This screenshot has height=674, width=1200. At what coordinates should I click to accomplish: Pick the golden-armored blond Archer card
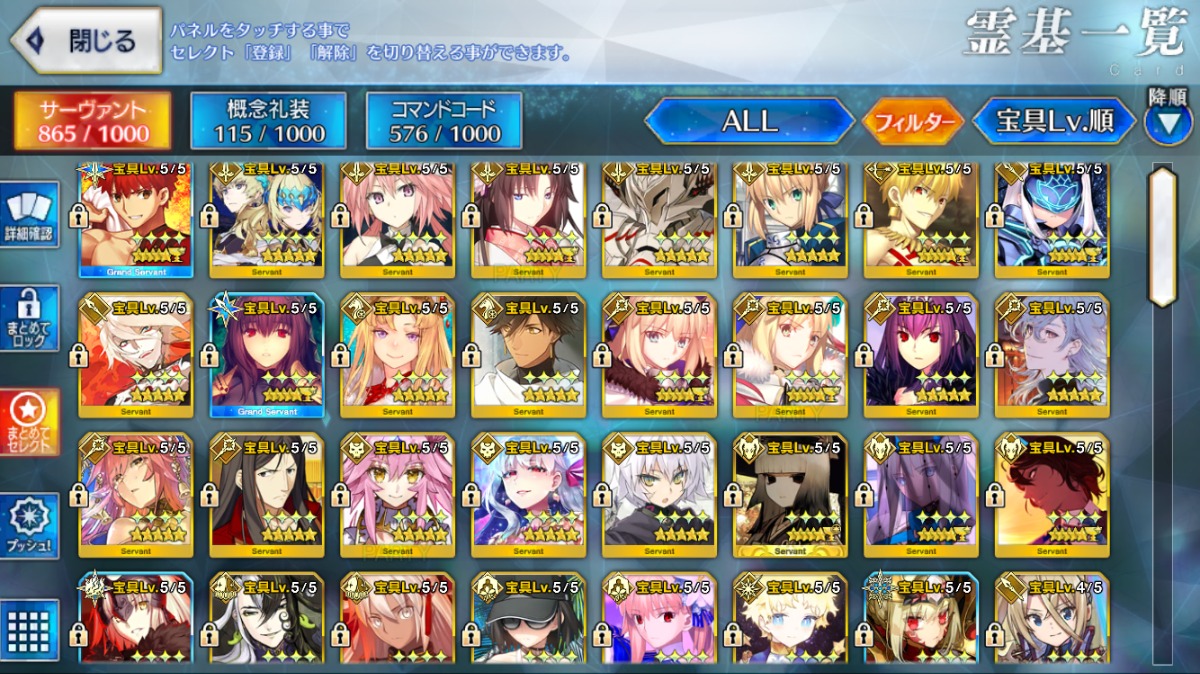pyautogui.click(x=920, y=220)
